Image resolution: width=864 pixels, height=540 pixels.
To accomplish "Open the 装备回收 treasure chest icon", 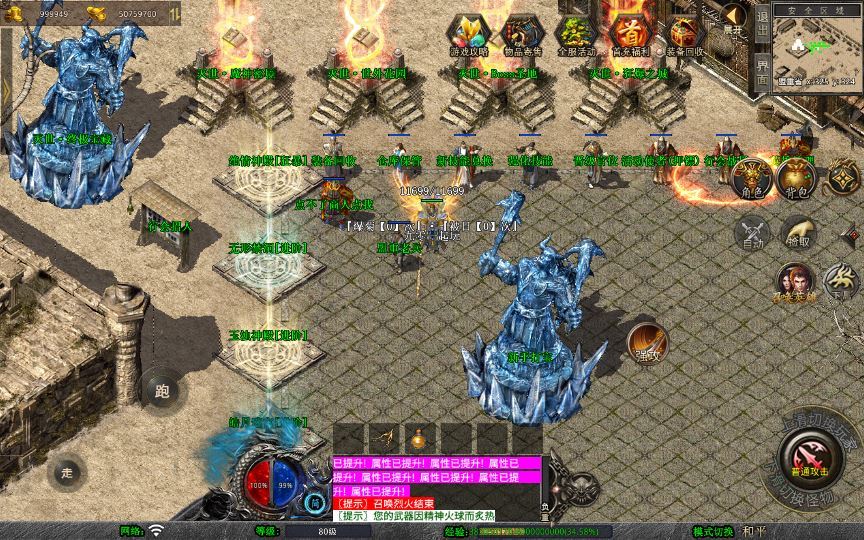I will click(x=684, y=33).
